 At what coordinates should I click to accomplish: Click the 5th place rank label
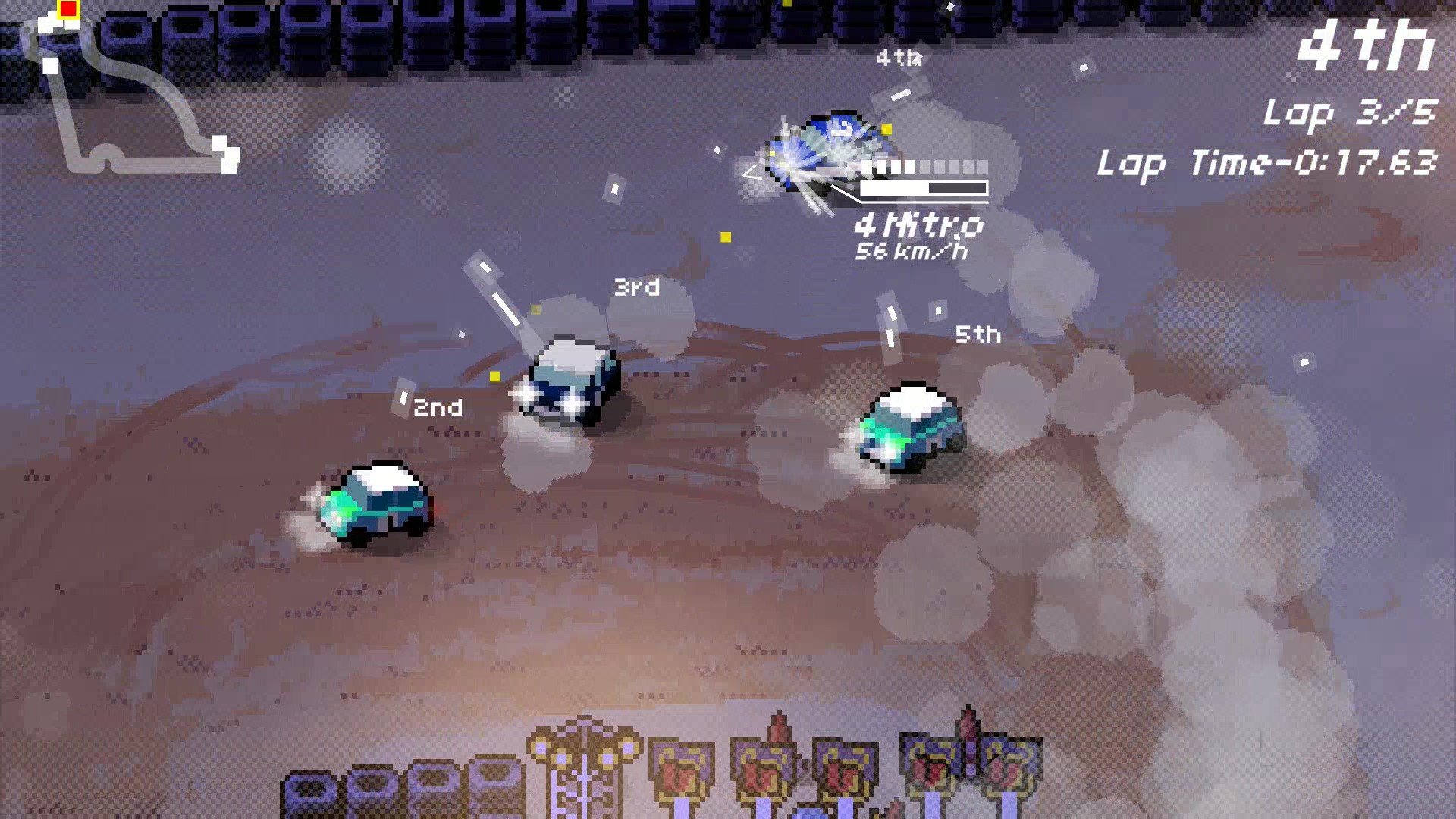pyautogui.click(x=978, y=334)
